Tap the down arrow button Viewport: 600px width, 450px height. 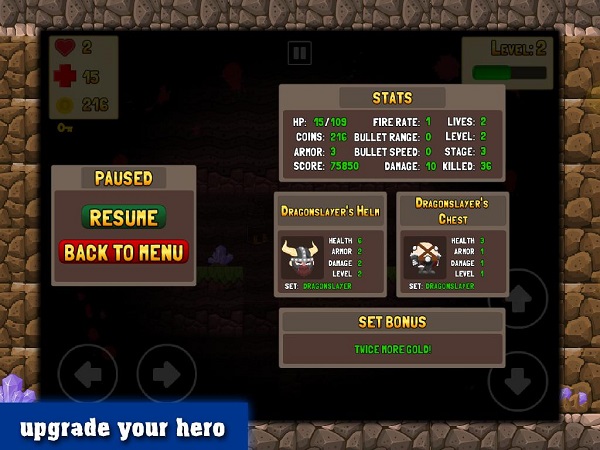point(517,380)
